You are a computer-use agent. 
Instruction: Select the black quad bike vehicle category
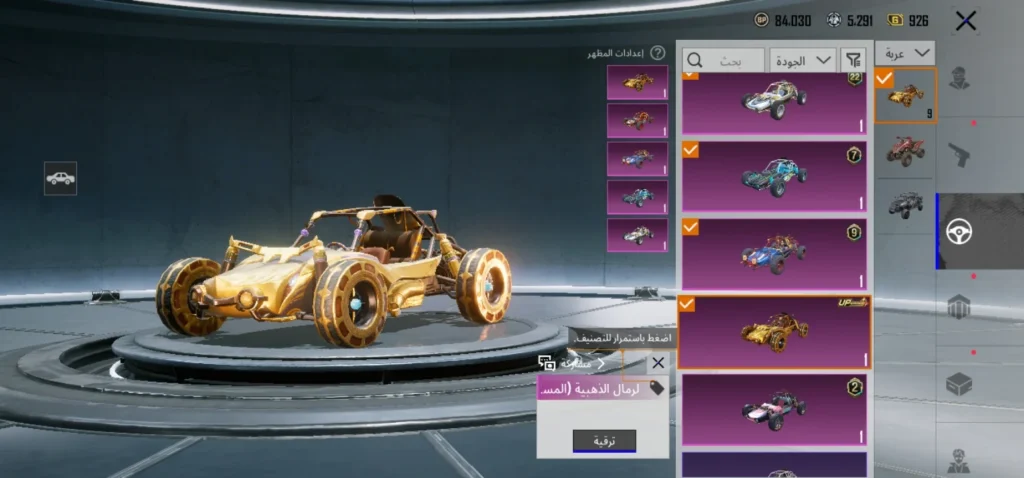point(905,203)
